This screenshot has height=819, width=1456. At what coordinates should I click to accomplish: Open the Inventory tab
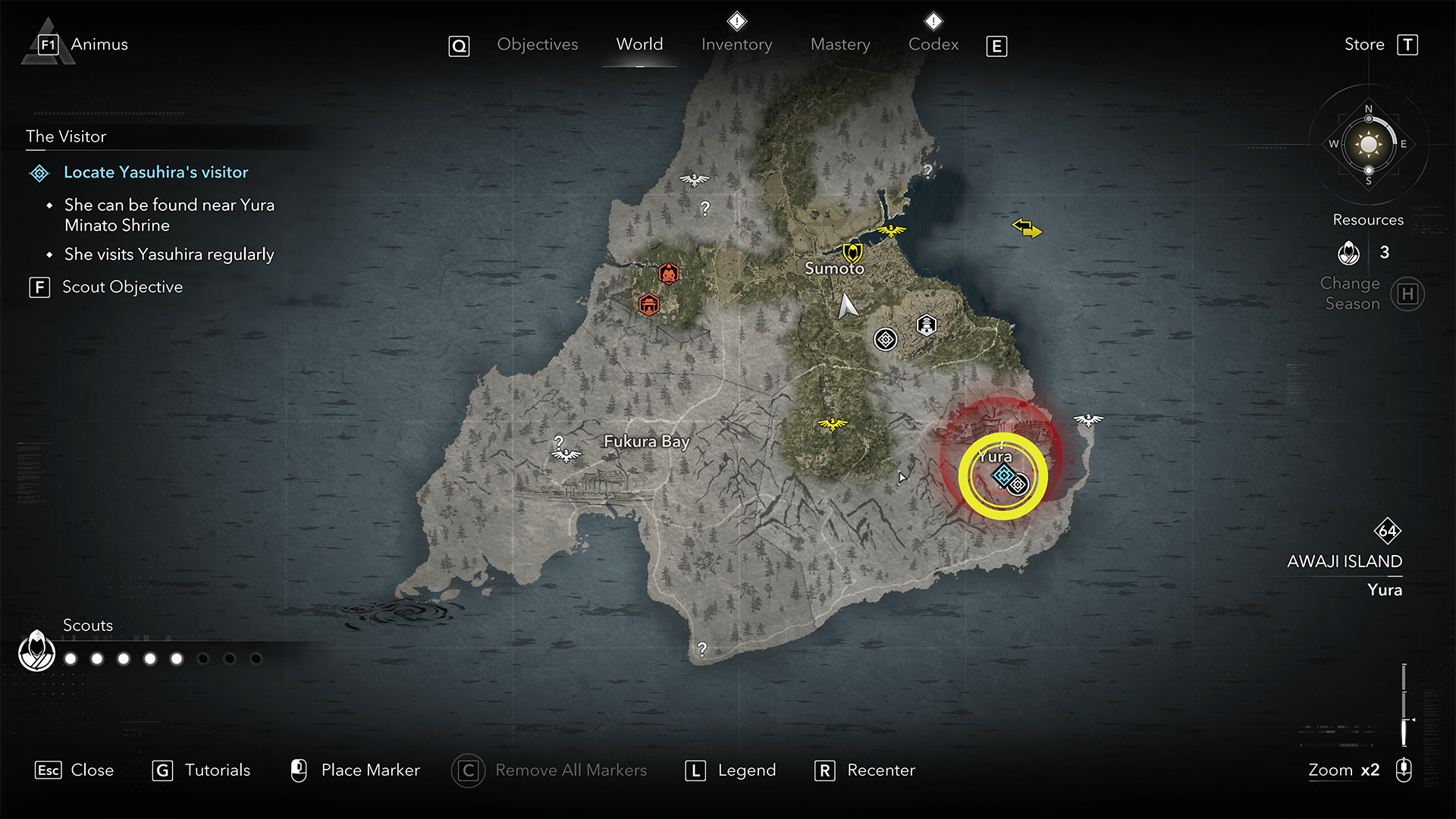pos(736,45)
